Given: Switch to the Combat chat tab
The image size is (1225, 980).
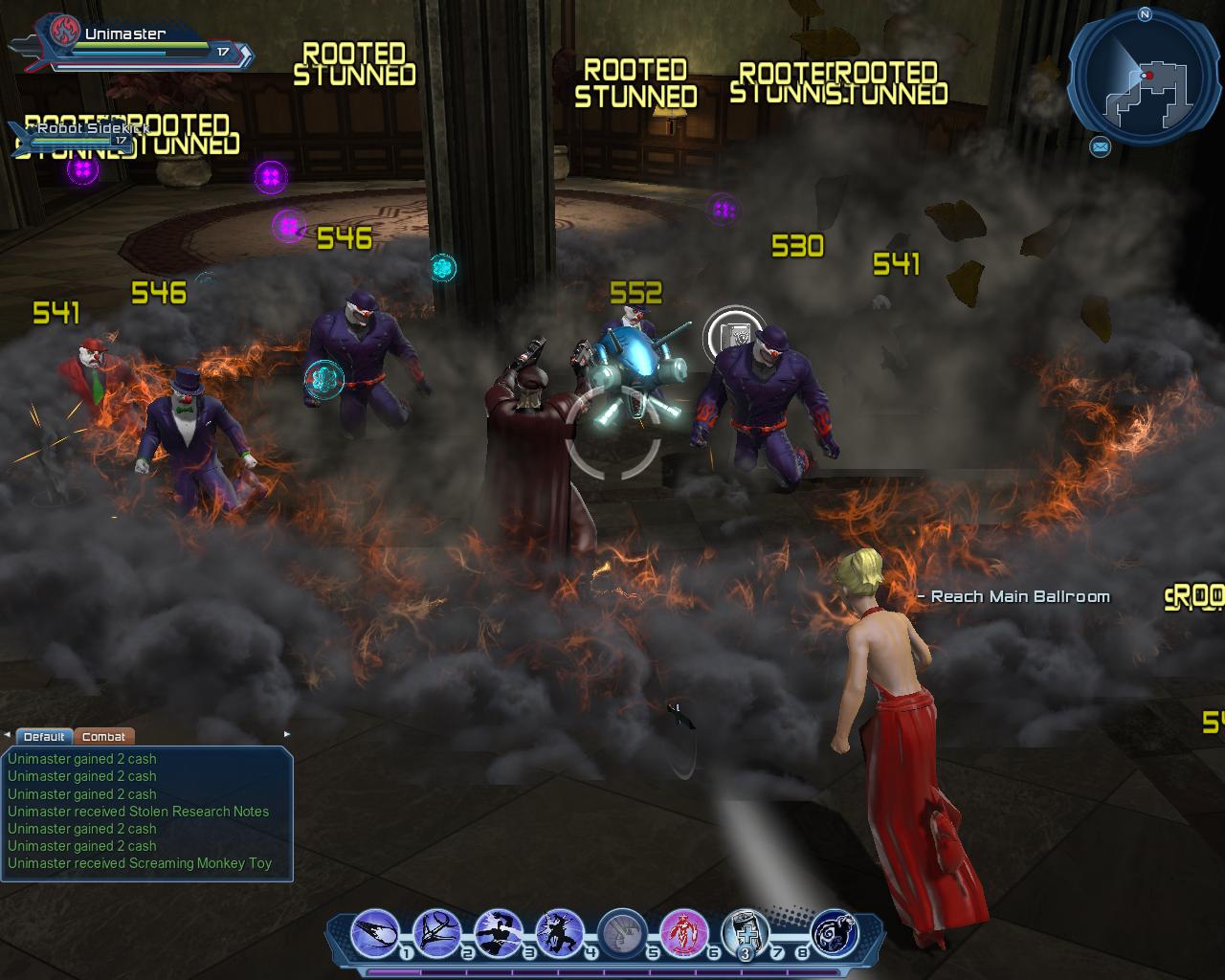Looking at the screenshot, I should [103, 736].
